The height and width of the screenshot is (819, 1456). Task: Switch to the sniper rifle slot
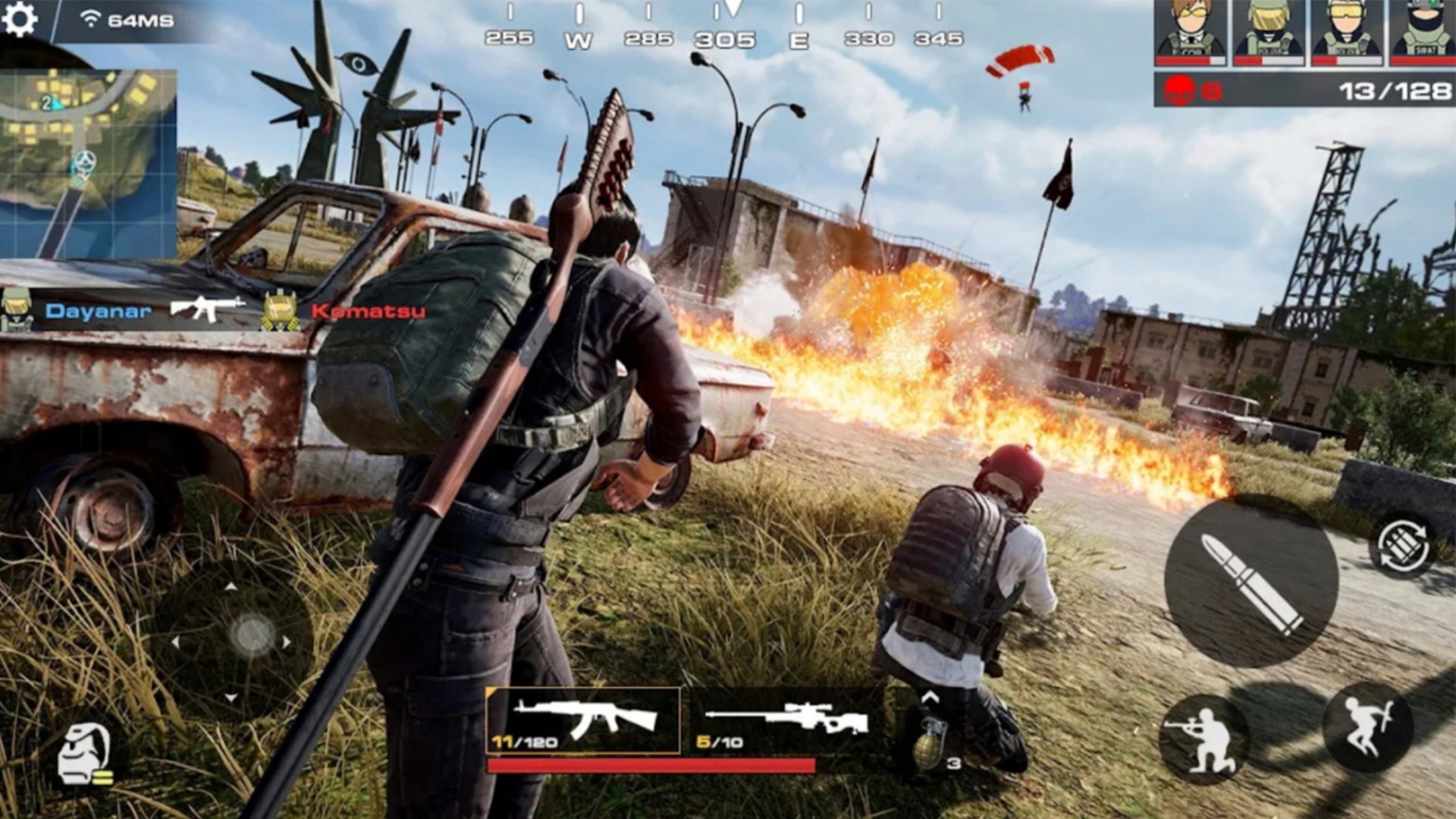click(786, 720)
